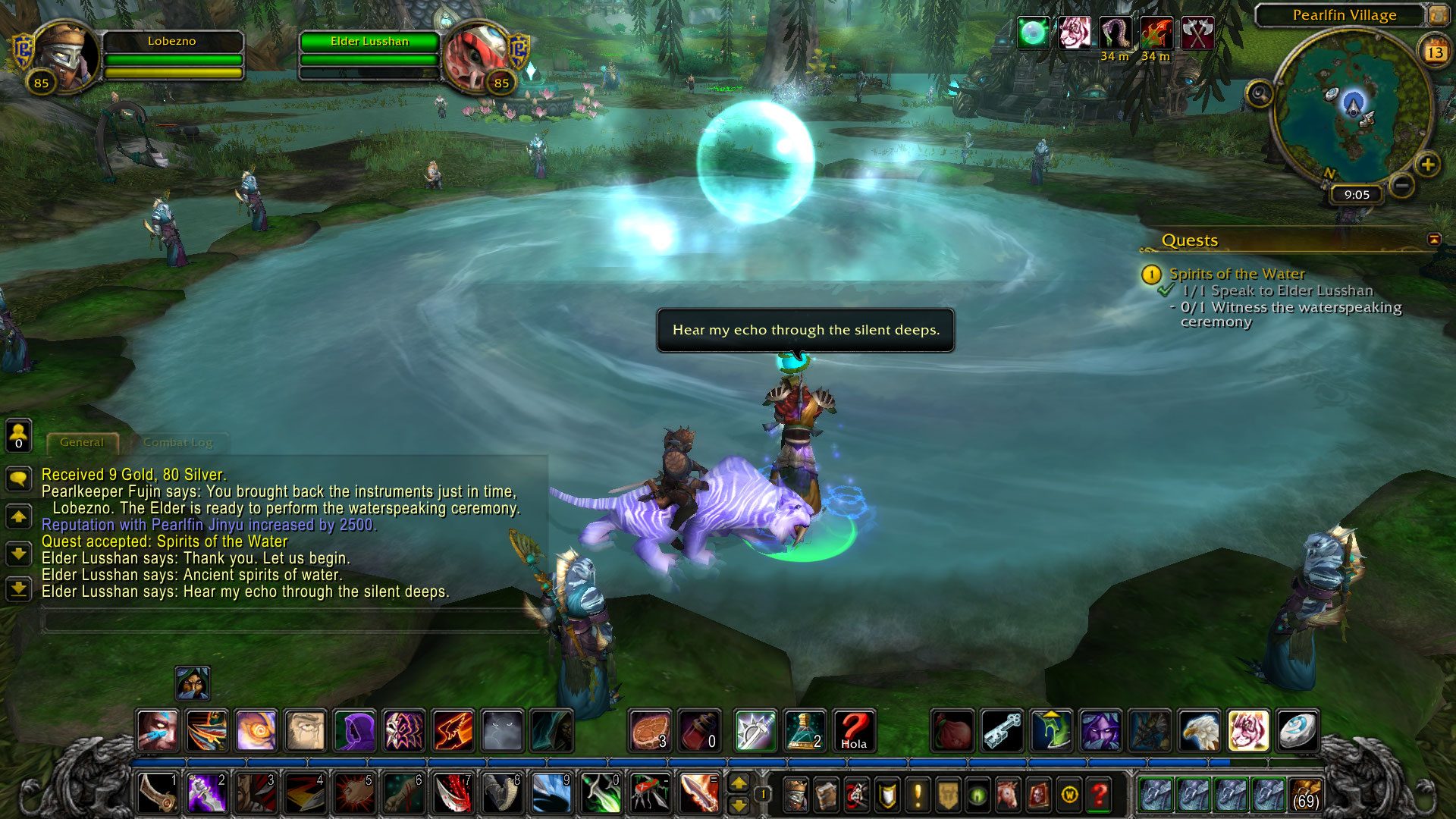Collapse the Quests tracker panel
Screen dimensions: 1456x819
[x=1433, y=240]
